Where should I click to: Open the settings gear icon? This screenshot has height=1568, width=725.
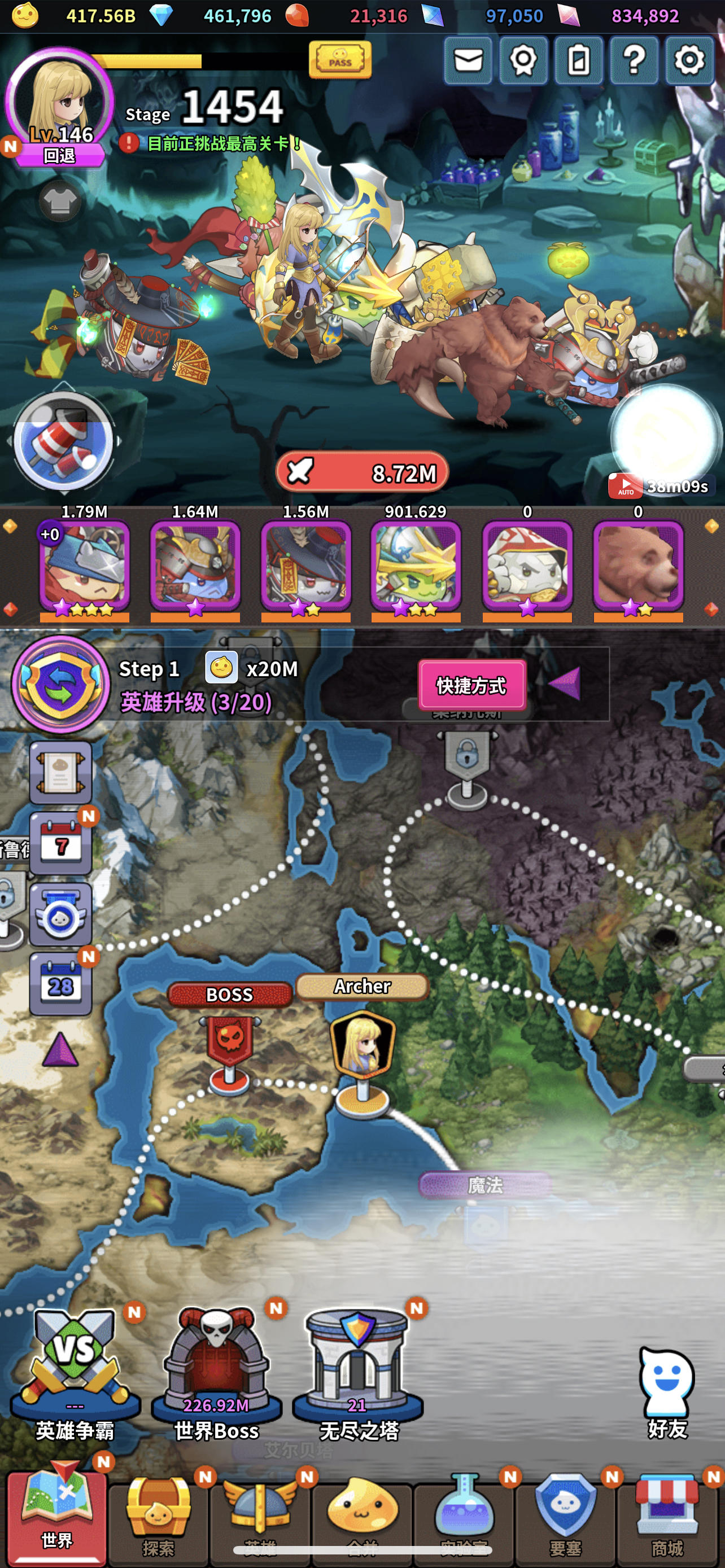[x=688, y=60]
